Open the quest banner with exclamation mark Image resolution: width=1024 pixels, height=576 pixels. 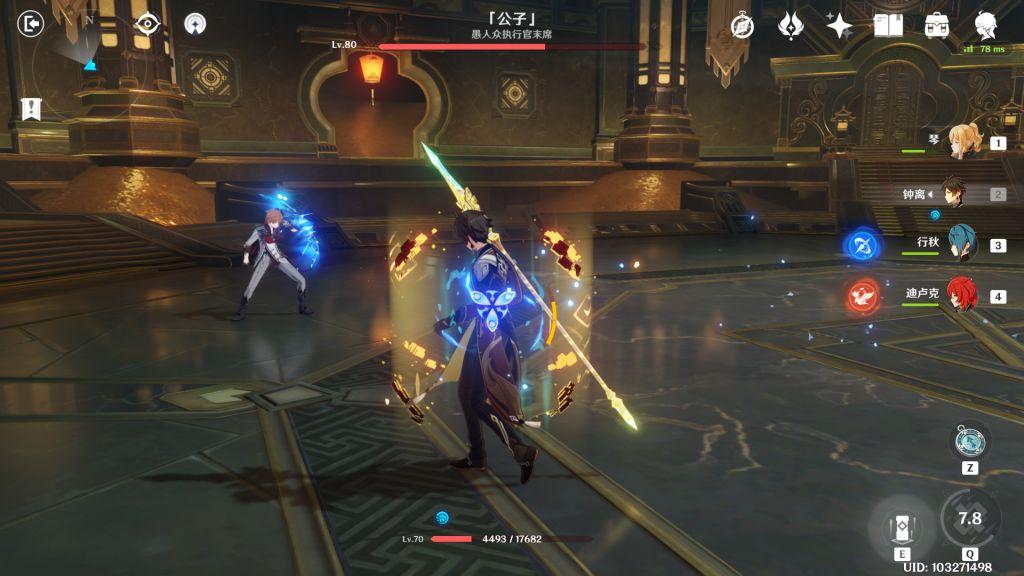[x=31, y=109]
